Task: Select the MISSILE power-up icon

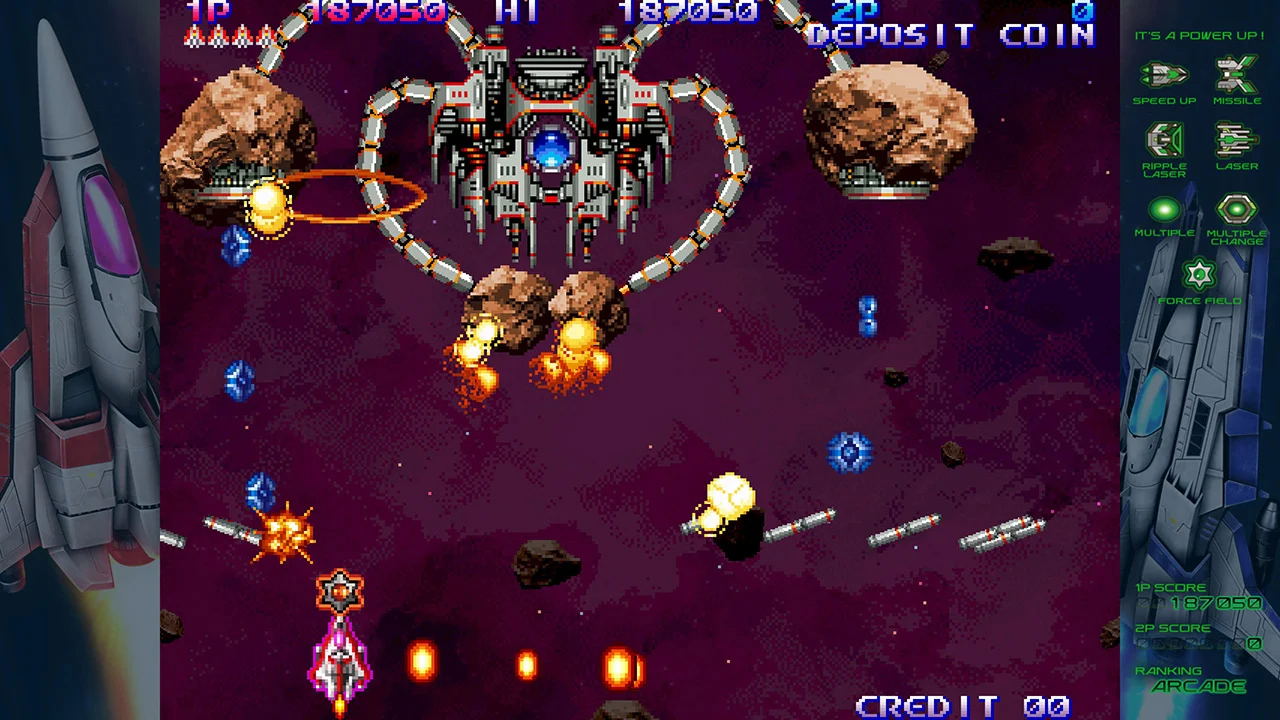Action: coord(1237,73)
